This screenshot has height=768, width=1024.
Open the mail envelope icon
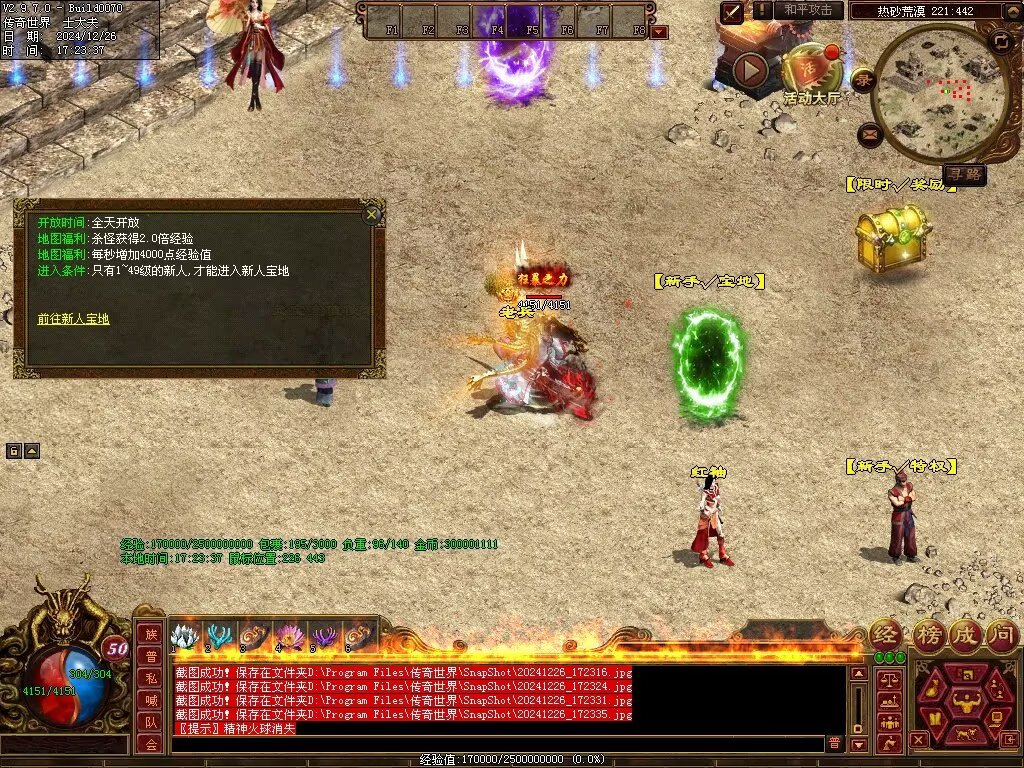[x=869, y=133]
